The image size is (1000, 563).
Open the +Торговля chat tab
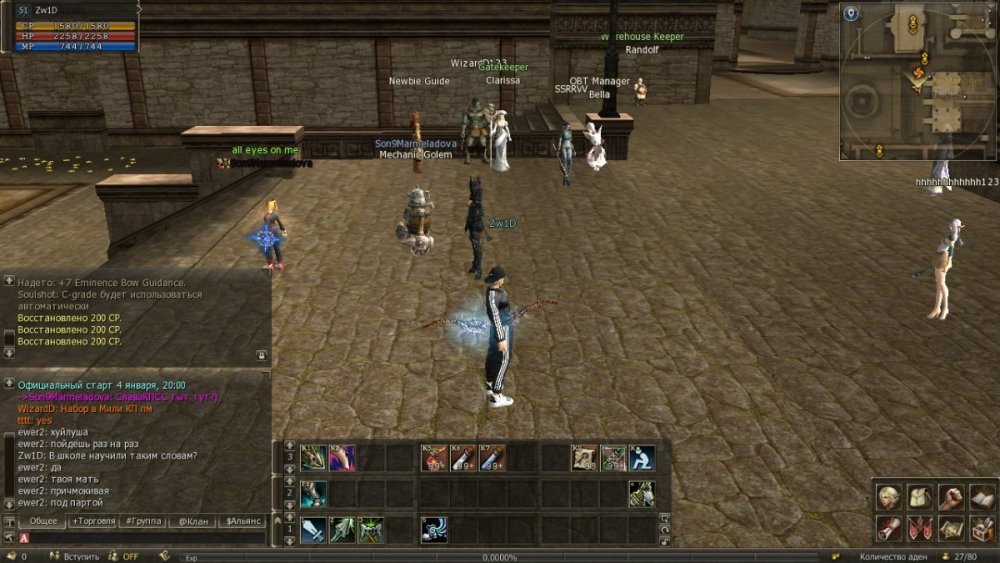(x=95, y=521)
